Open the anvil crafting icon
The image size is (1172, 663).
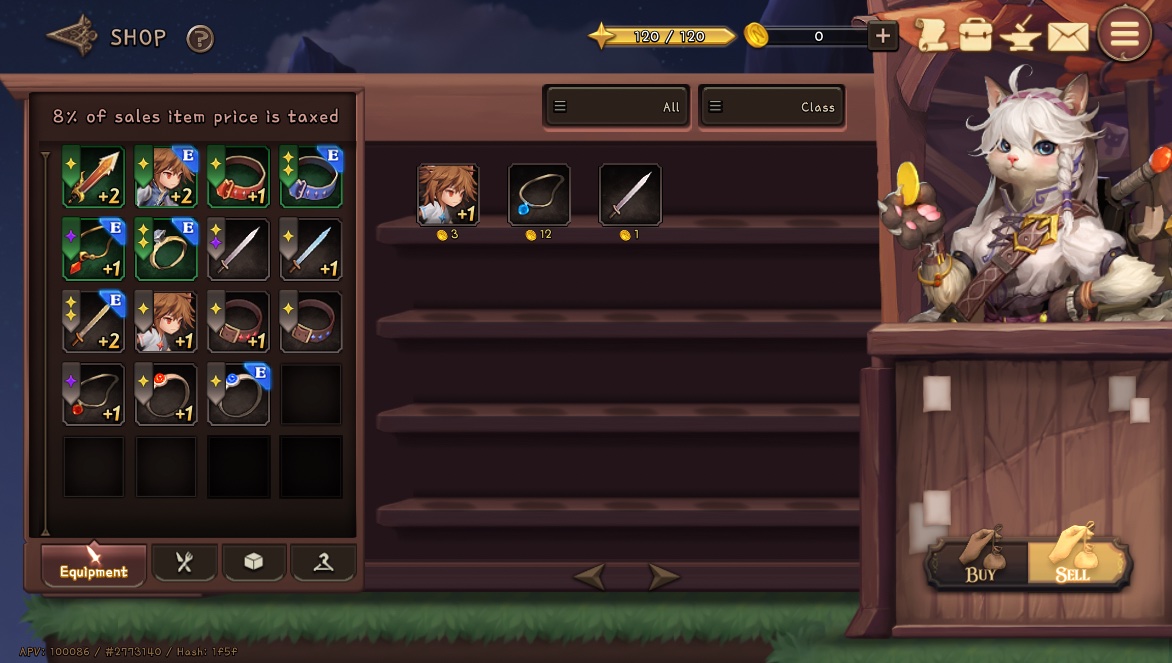(x=1021, y=36)
